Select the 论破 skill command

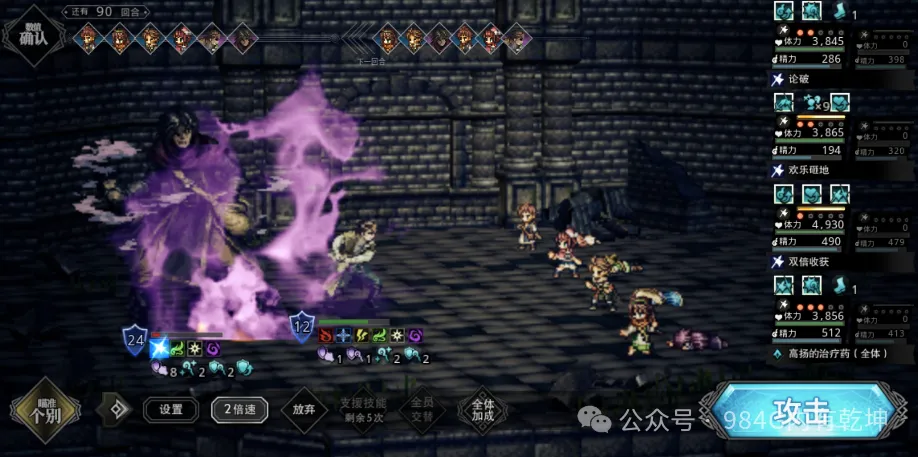800,79
